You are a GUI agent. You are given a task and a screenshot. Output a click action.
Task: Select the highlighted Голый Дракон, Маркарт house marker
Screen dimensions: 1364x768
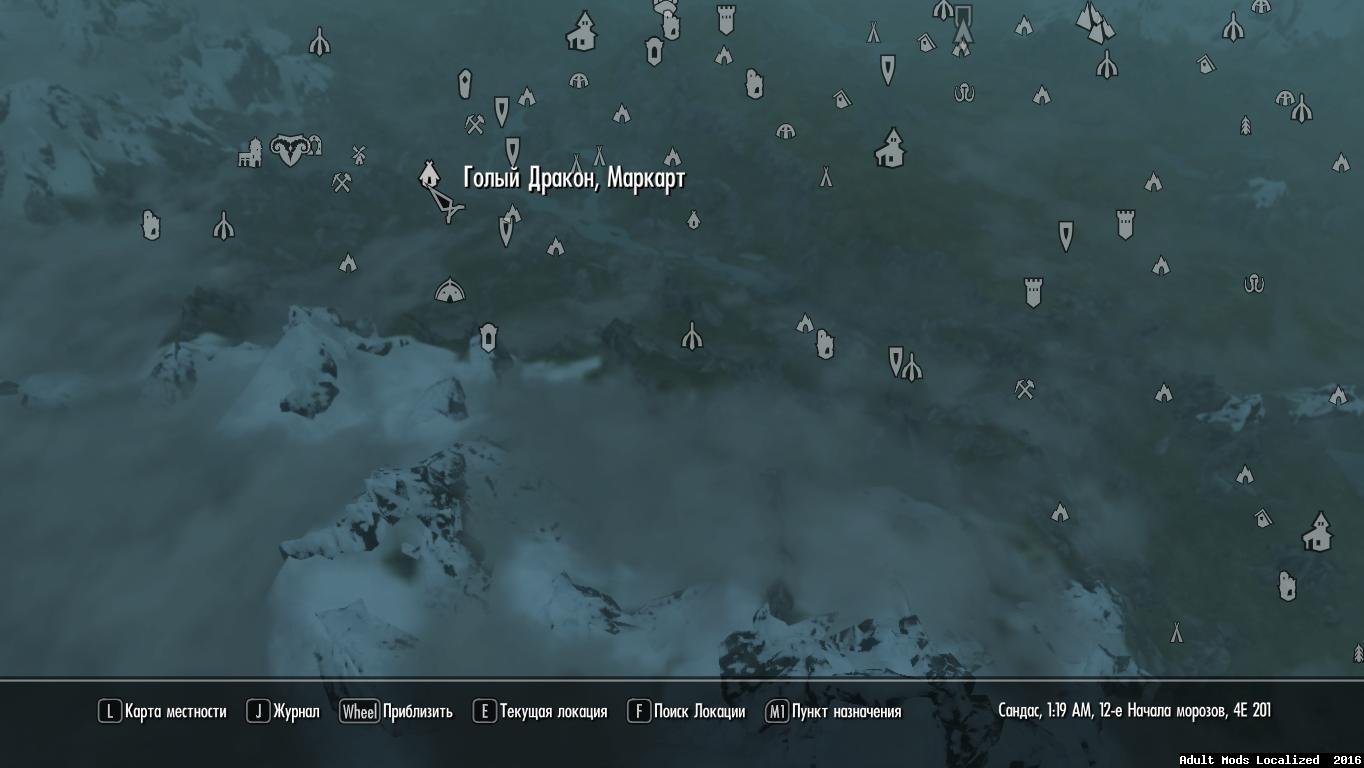pos(429,175)
